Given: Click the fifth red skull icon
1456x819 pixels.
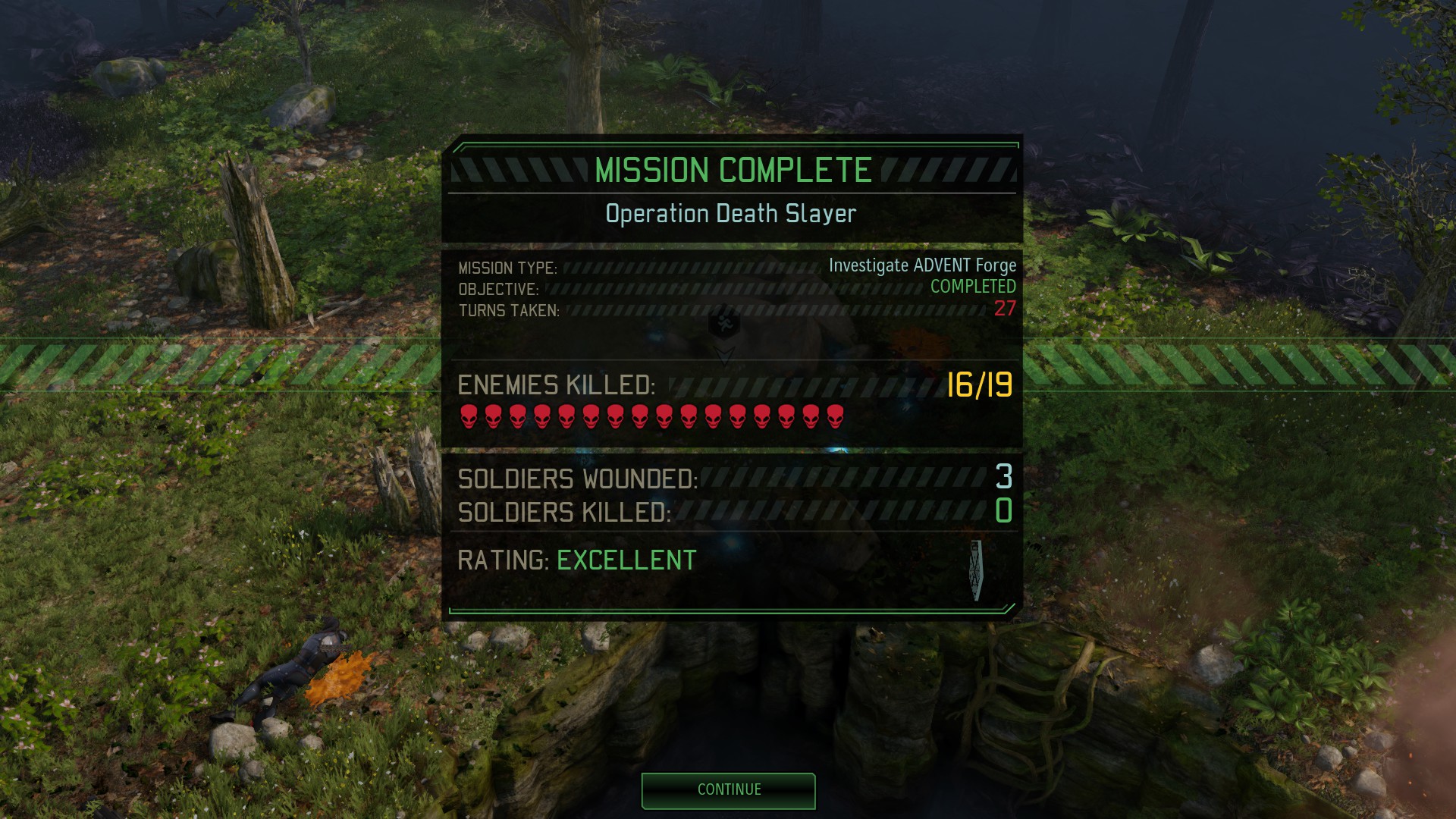Looking at the screenshot, I should (x=568, y=417).
